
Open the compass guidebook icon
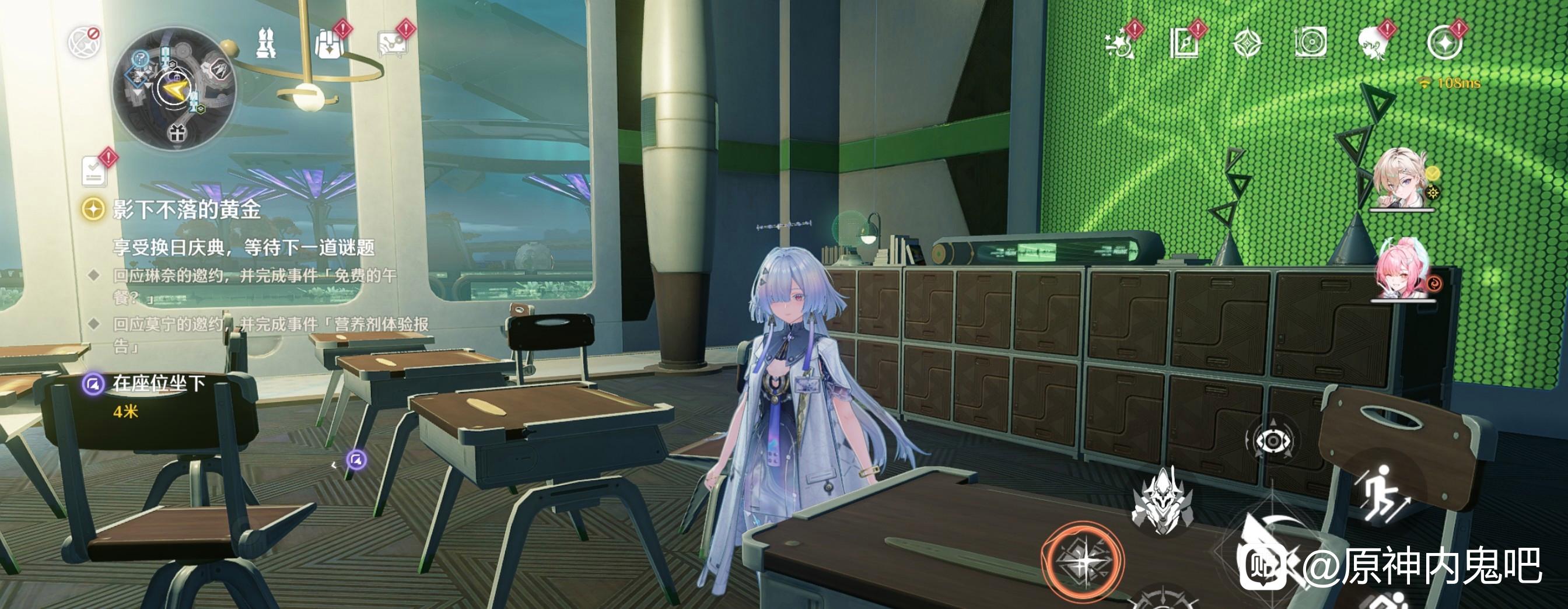[x=1184, y=44]
